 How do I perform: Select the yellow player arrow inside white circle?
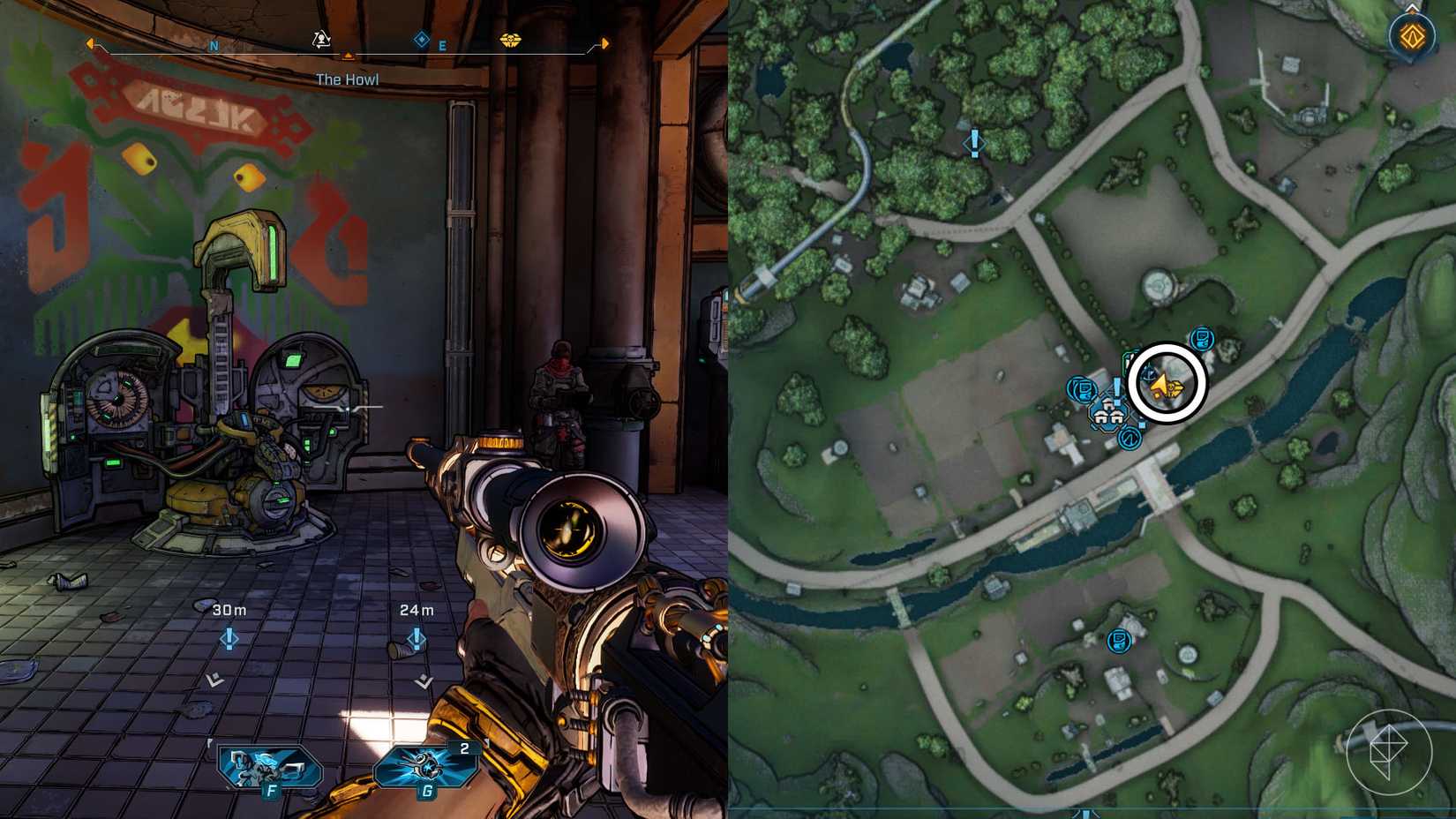click(x=1160, y=386)
